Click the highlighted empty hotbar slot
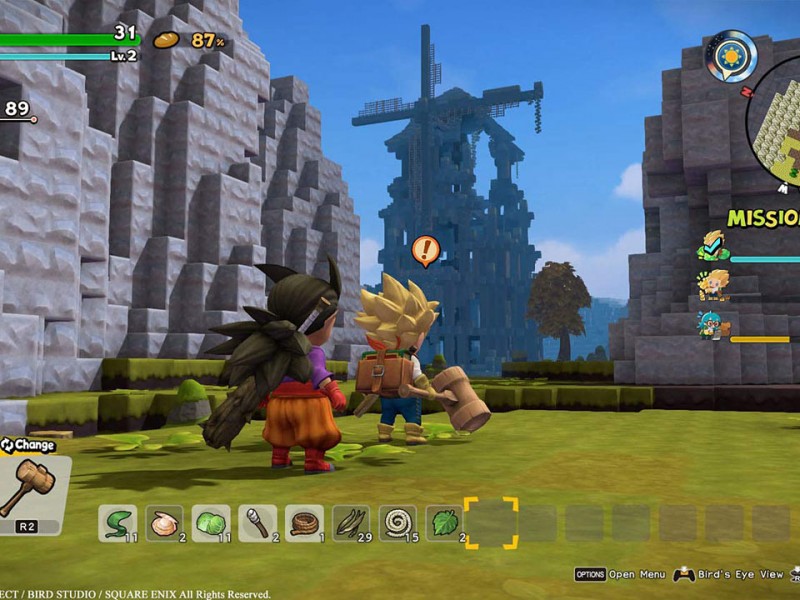This screenshot has height=600, width=800. pos(491,523)
